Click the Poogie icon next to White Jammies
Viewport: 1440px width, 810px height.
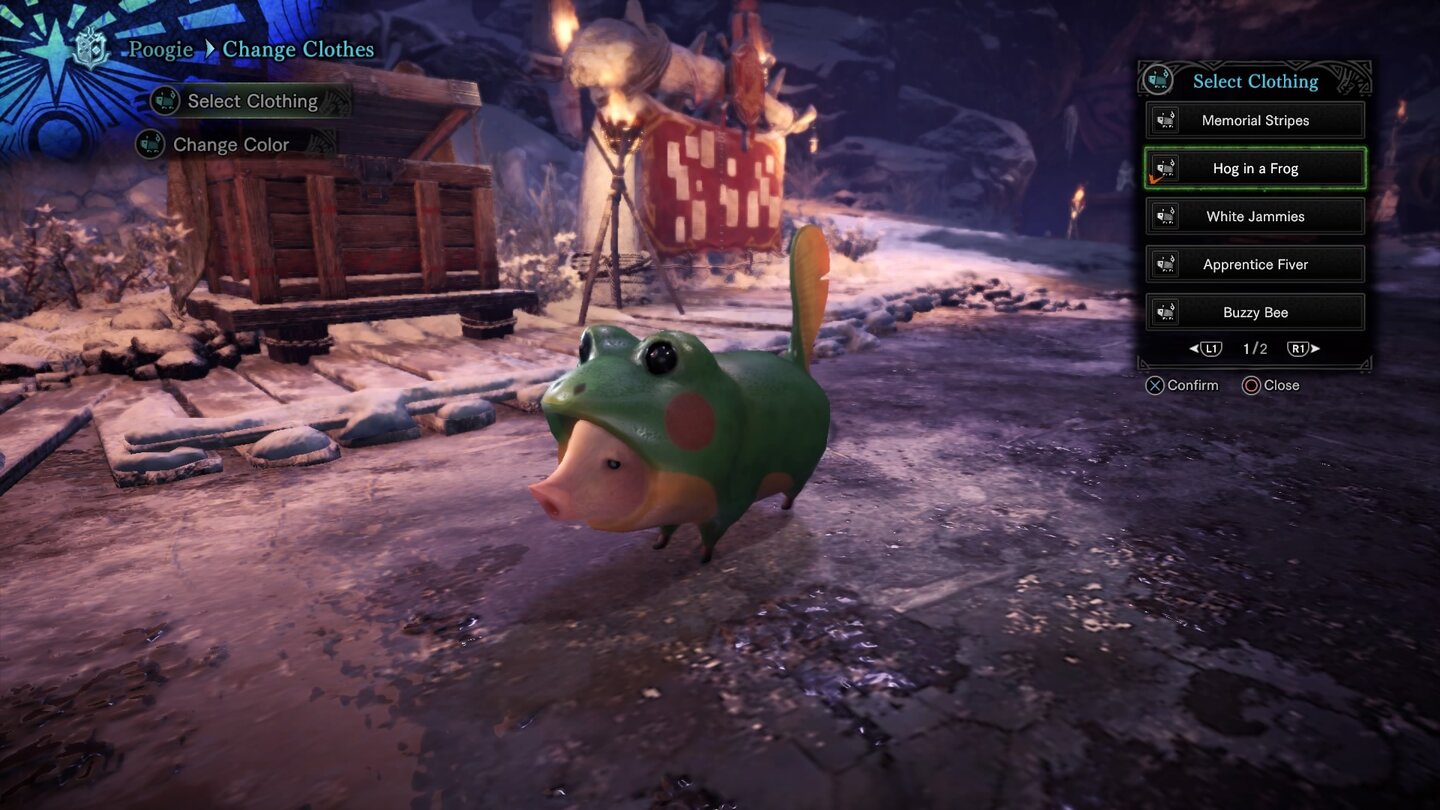coord(1167,216)
